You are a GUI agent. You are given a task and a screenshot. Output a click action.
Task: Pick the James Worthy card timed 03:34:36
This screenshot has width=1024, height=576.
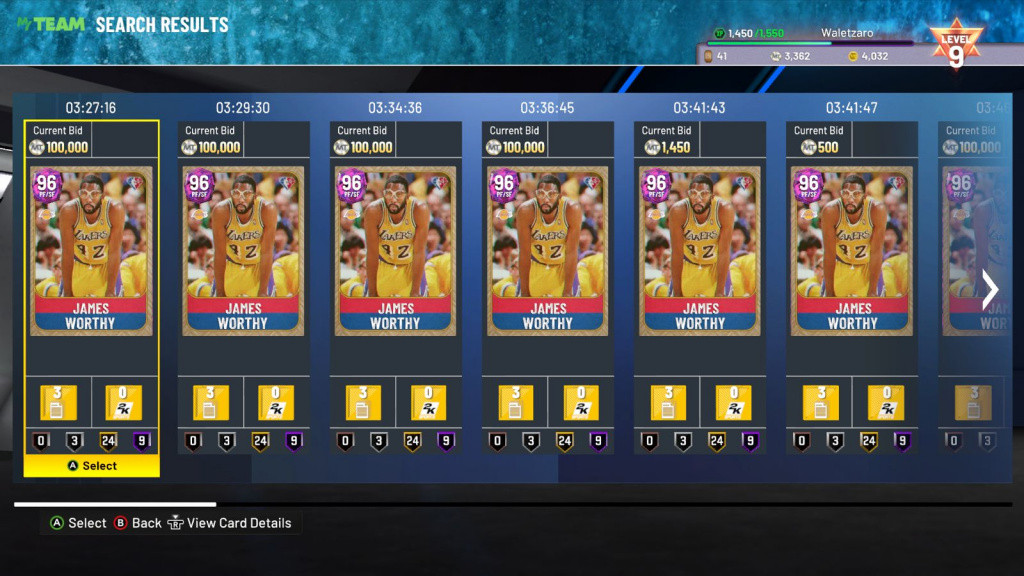(x=395, y=251)
